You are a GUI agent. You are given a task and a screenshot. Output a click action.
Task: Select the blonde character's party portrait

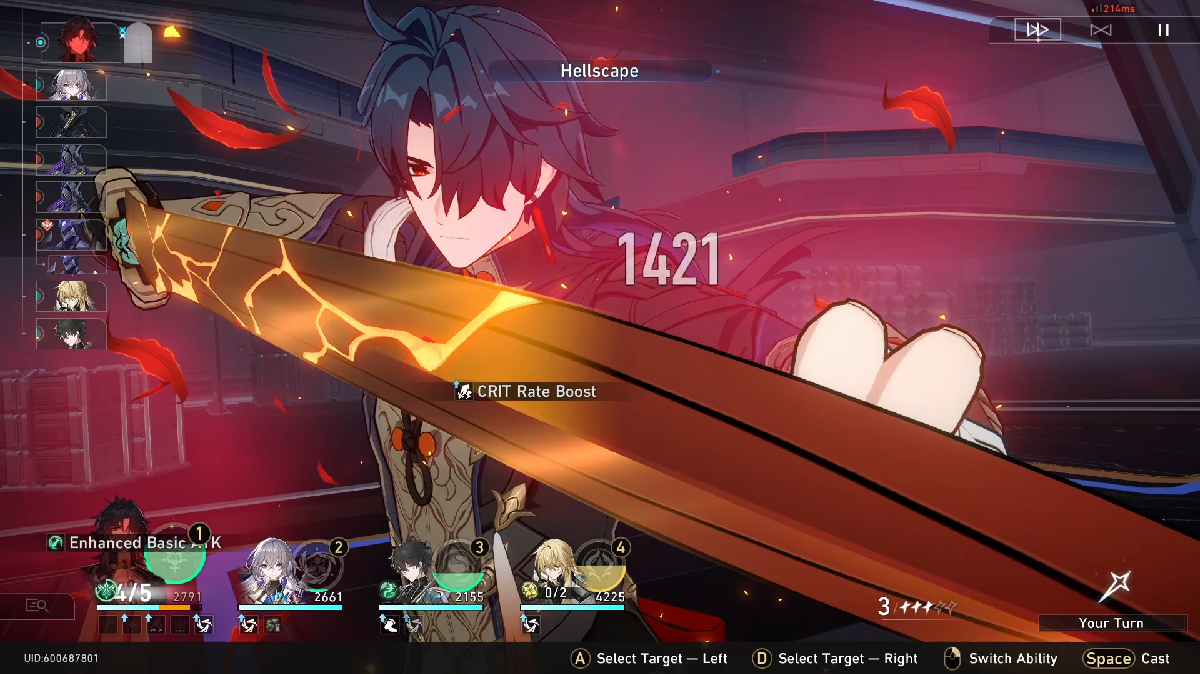tap(553, 572)
